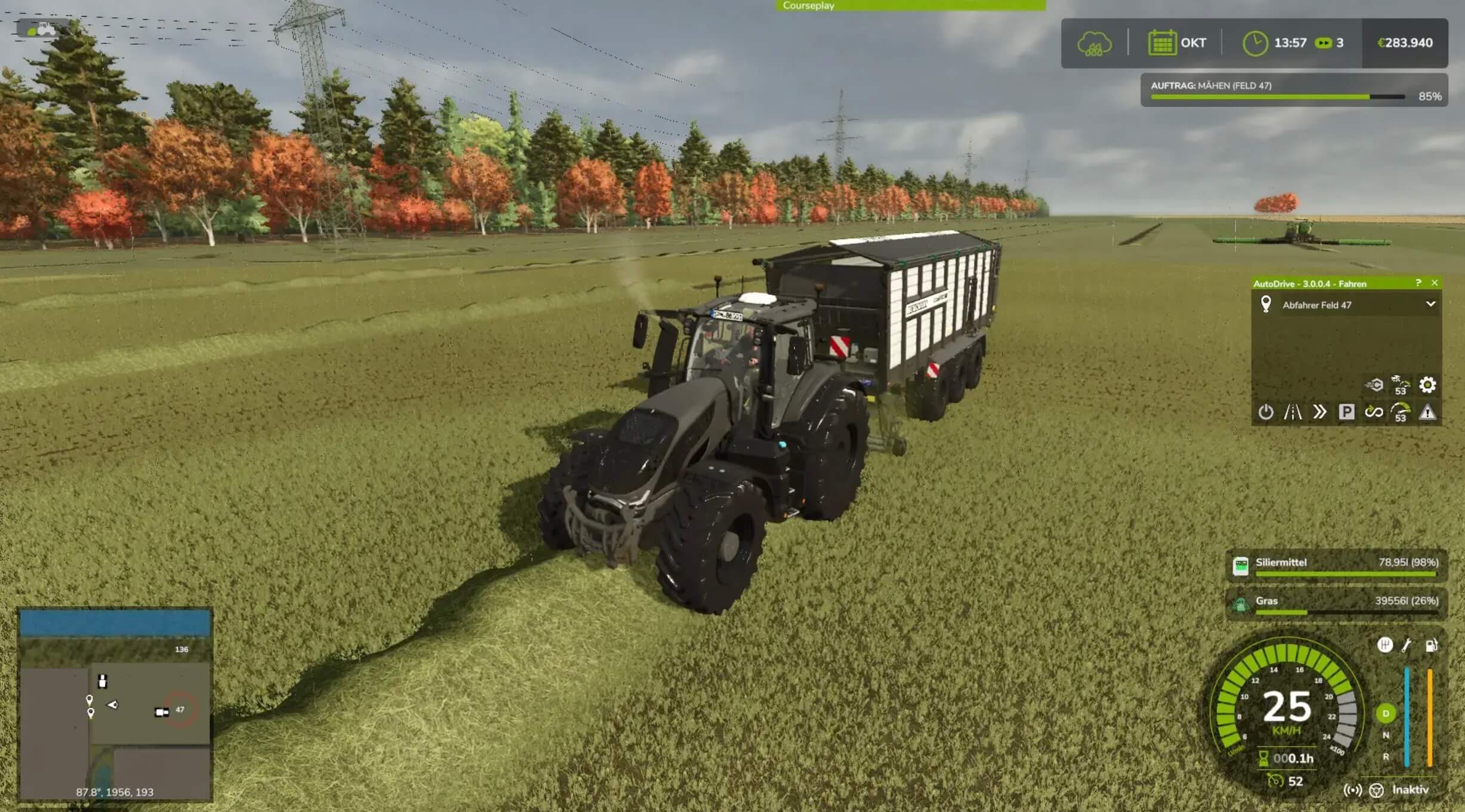Screen dimensions: 1465x812
Task: Expand the Abfahrer Feld 47 destination dropdown
Action: 1430,304
